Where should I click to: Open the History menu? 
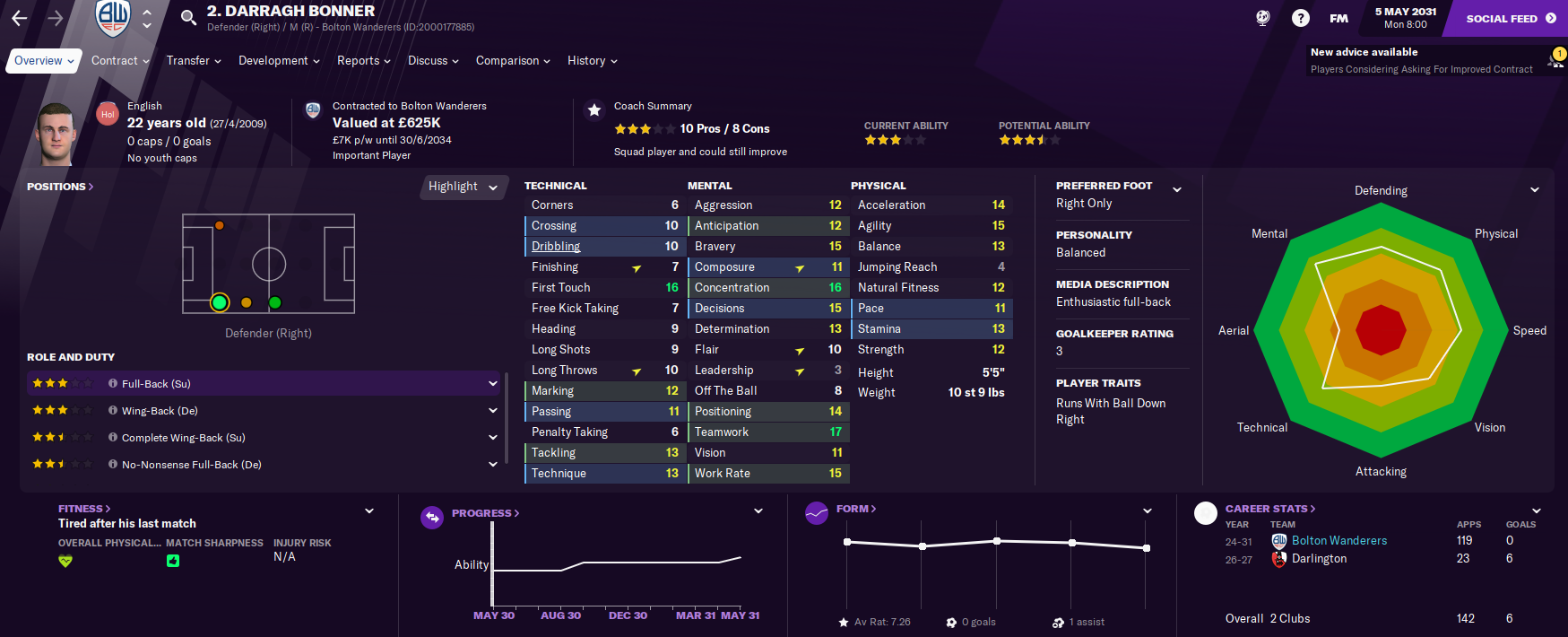click(592, 61)
